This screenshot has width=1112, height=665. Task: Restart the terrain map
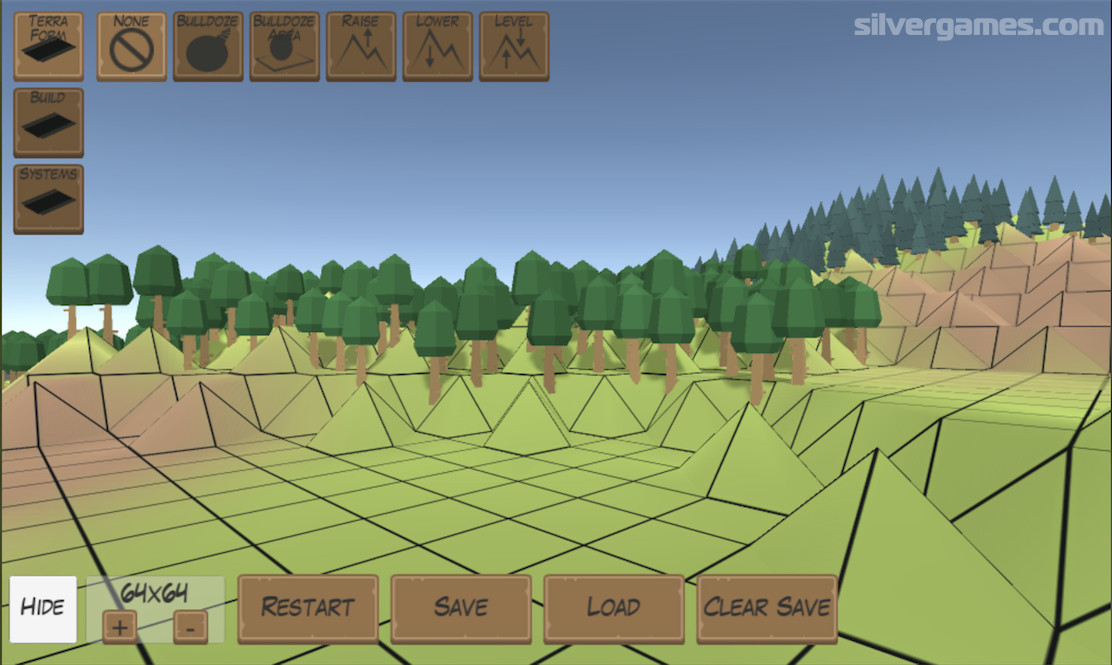(308, 608)
